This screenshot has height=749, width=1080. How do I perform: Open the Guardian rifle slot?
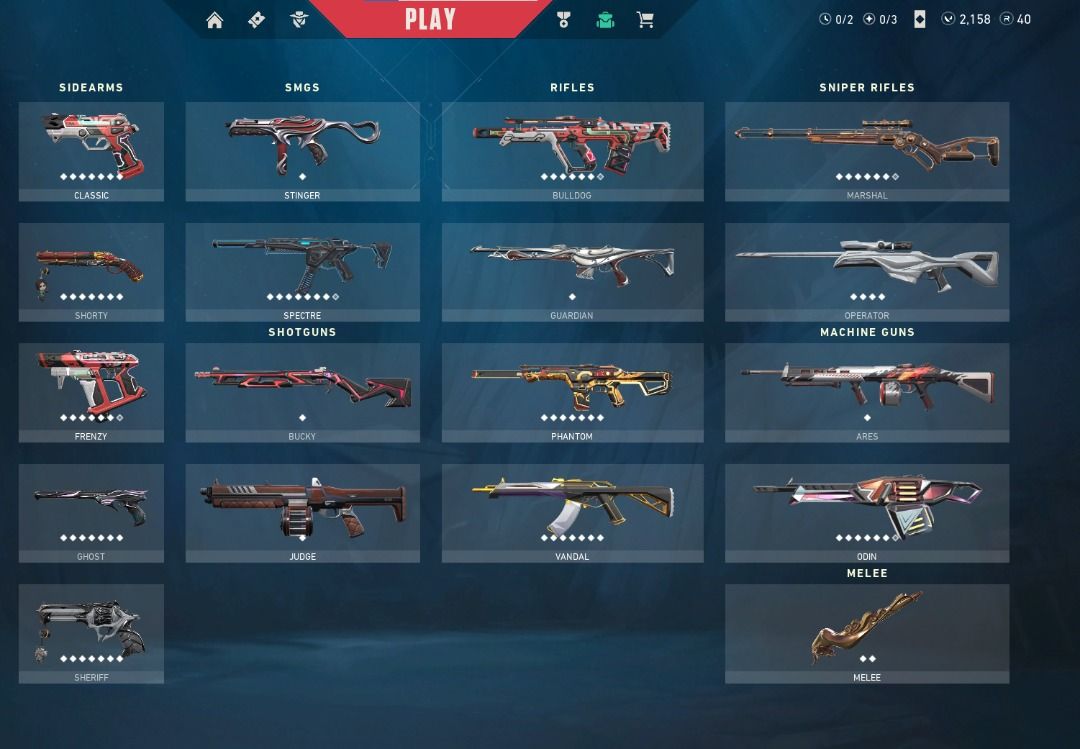pyautogui.click(x=572, y=271)
